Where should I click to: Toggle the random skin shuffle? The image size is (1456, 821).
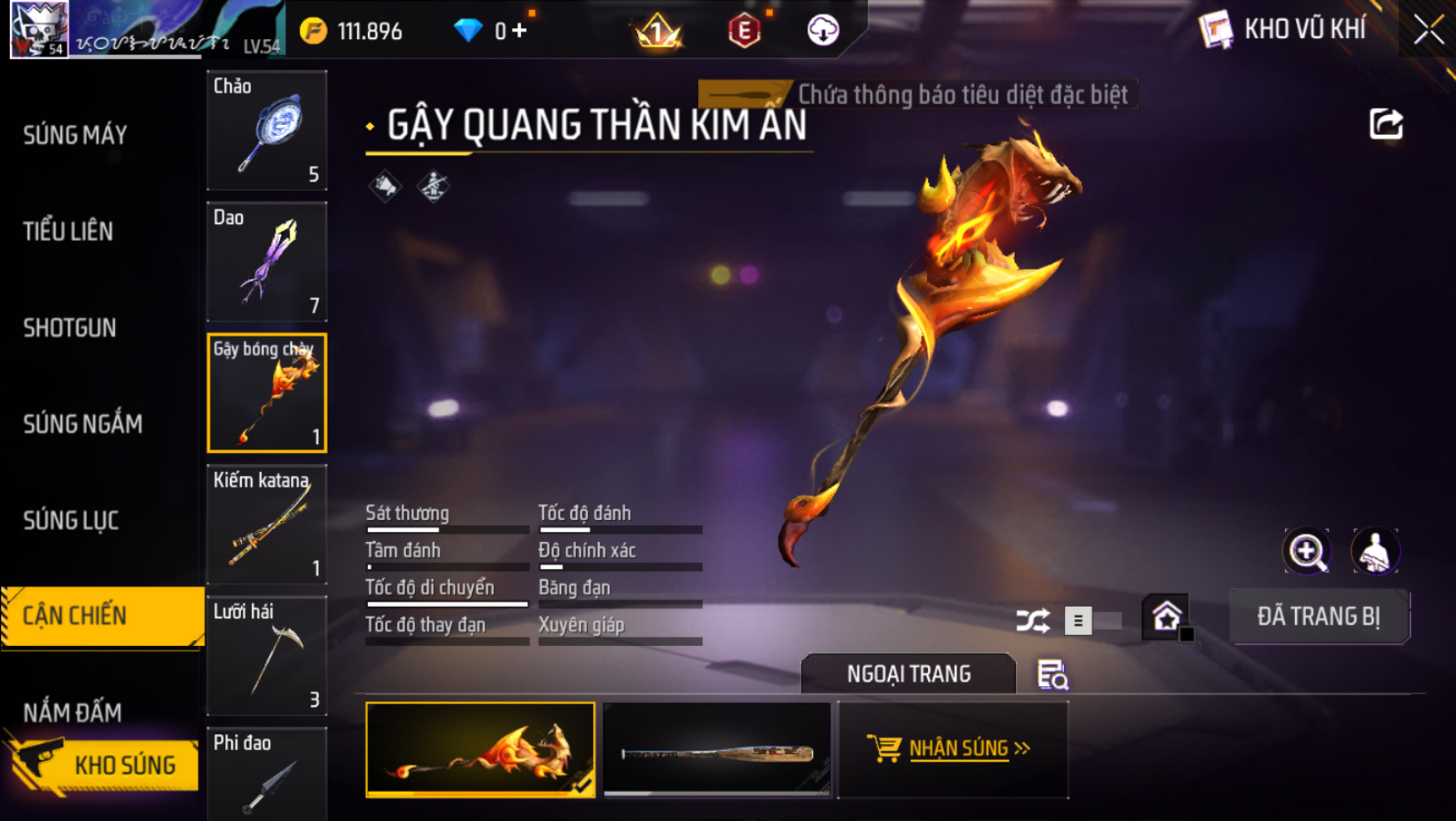tap(1033, 621)
